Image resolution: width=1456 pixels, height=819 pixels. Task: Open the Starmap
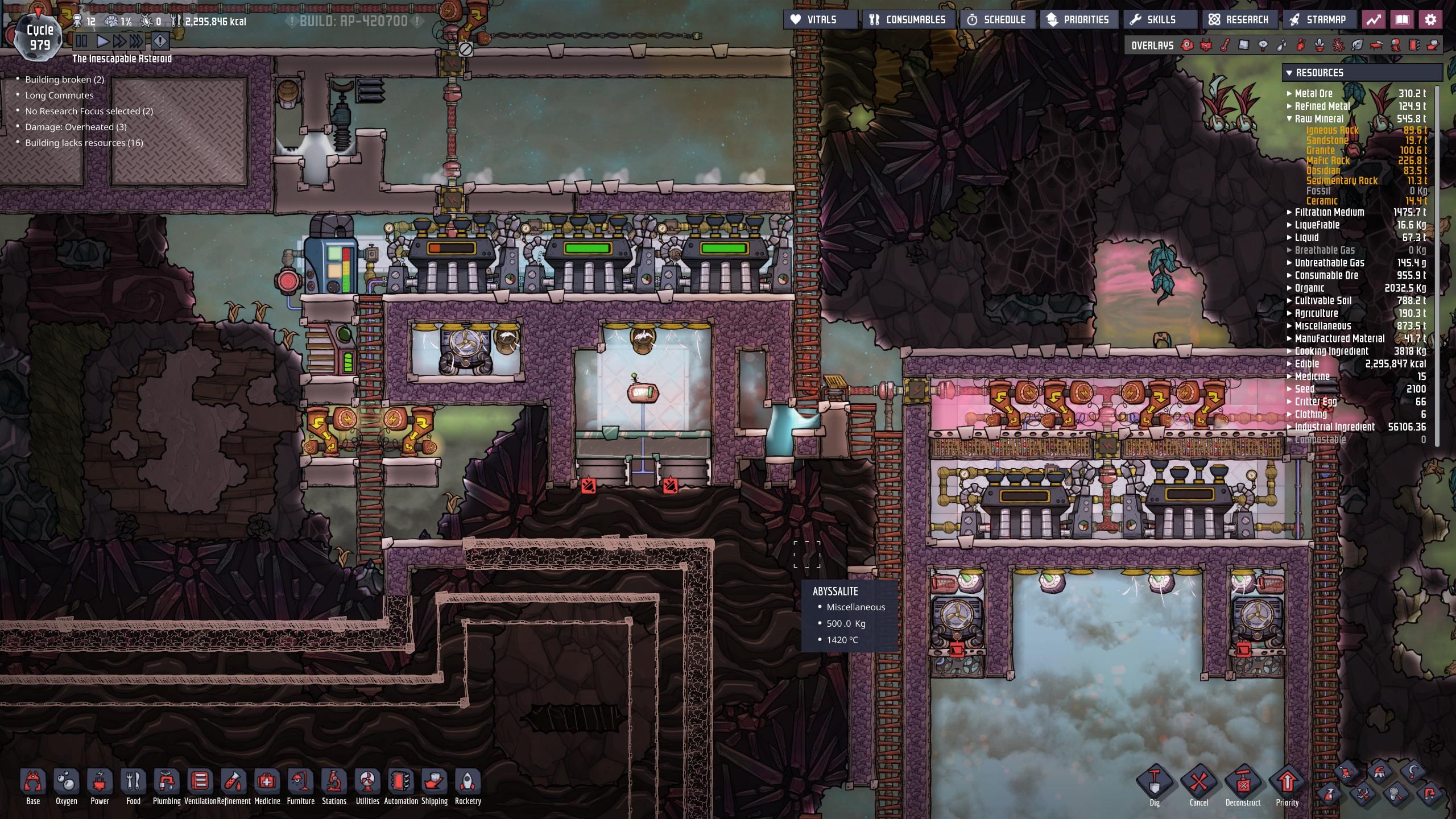coord(1318,19)
